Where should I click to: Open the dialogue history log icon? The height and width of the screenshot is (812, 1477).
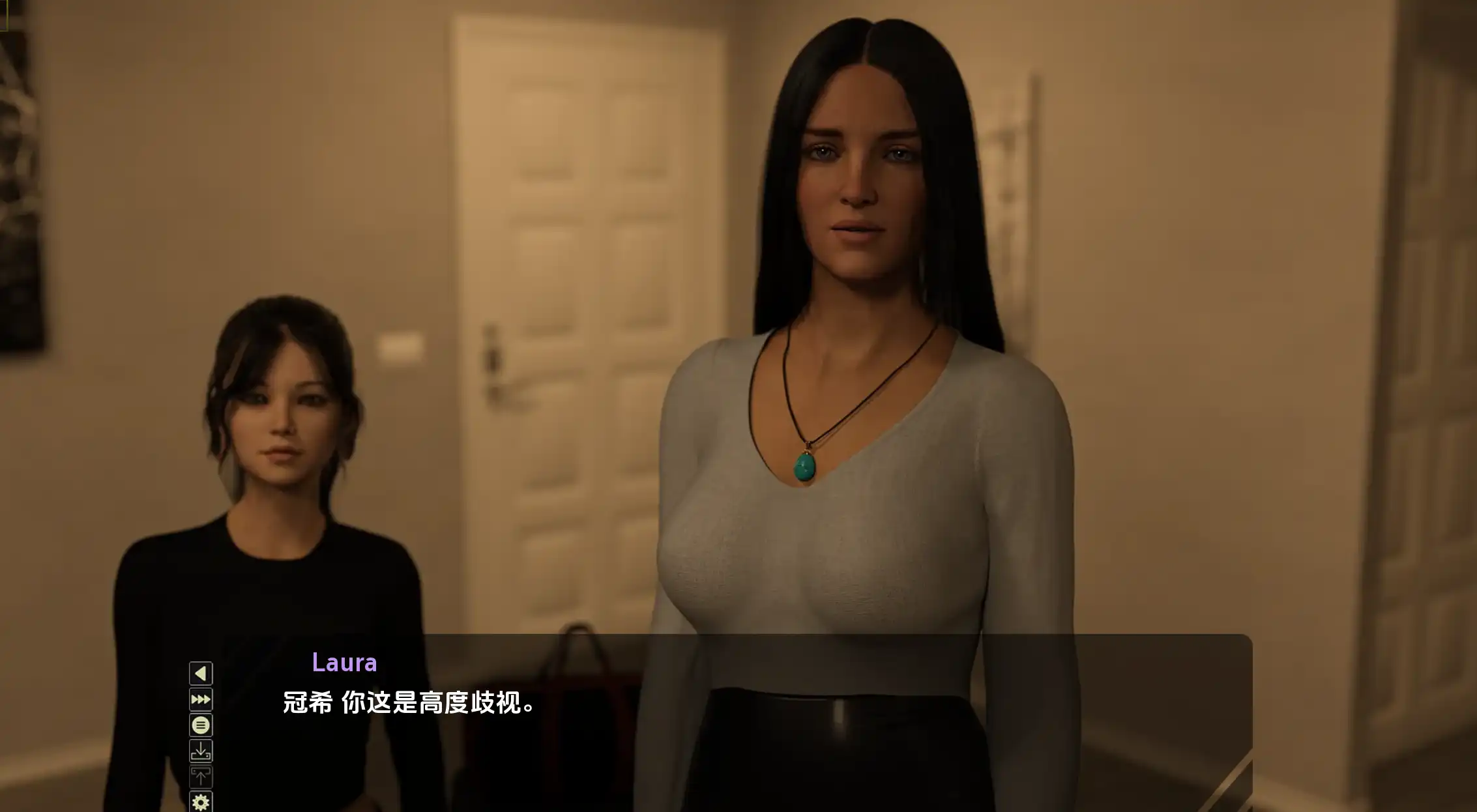(201, 725)
